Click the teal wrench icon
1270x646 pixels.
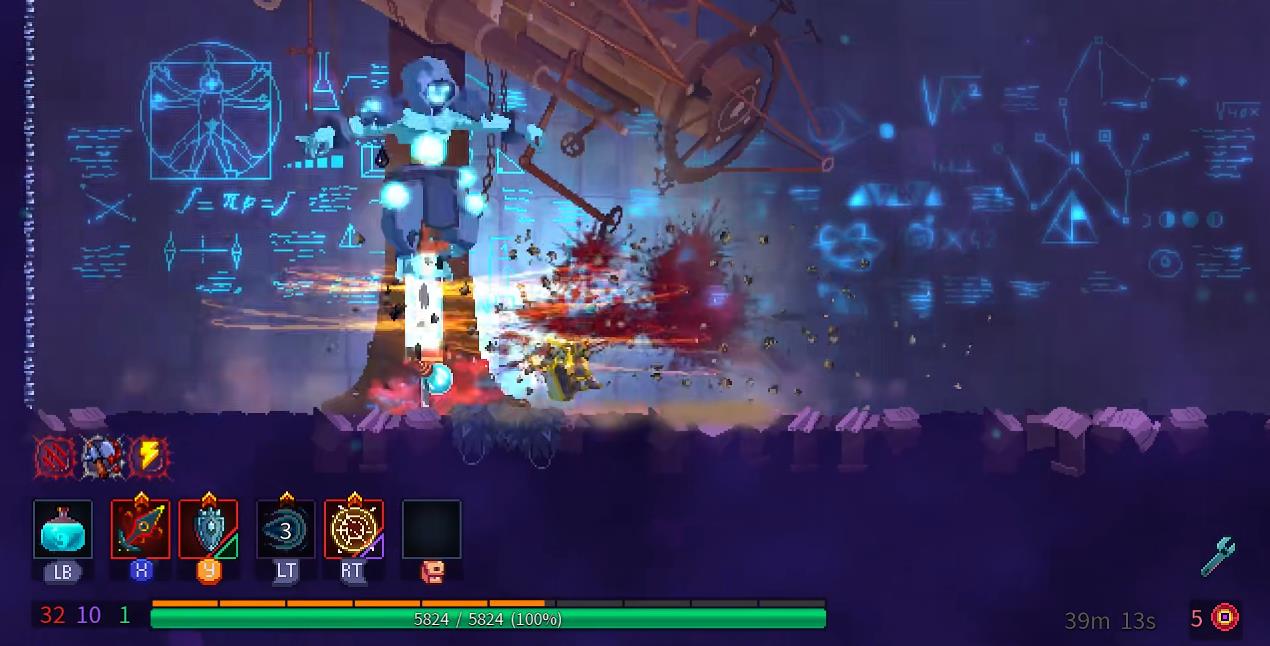point(1218,556)
